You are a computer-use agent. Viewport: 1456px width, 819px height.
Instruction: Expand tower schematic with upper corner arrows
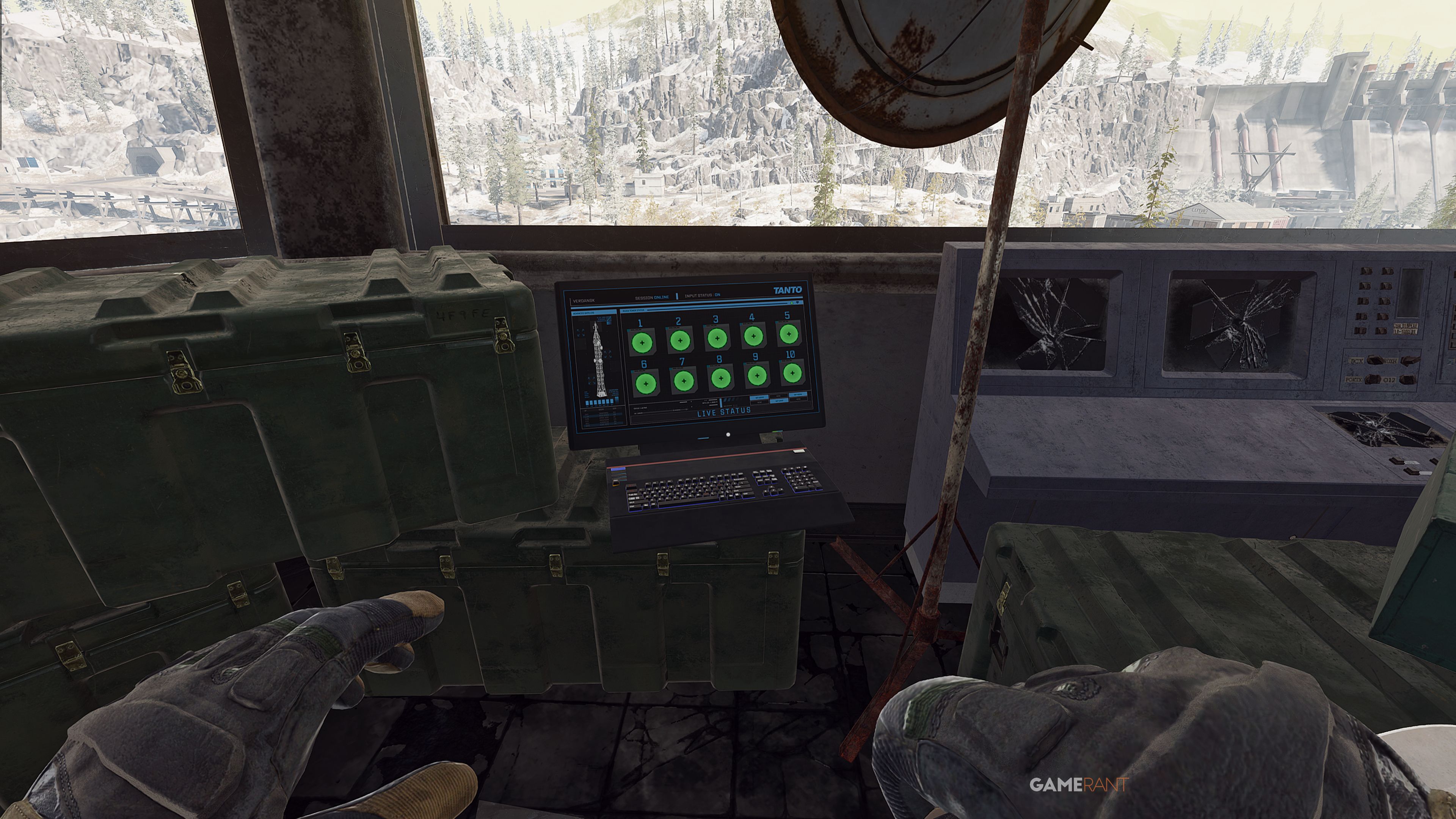click(581, 333)
